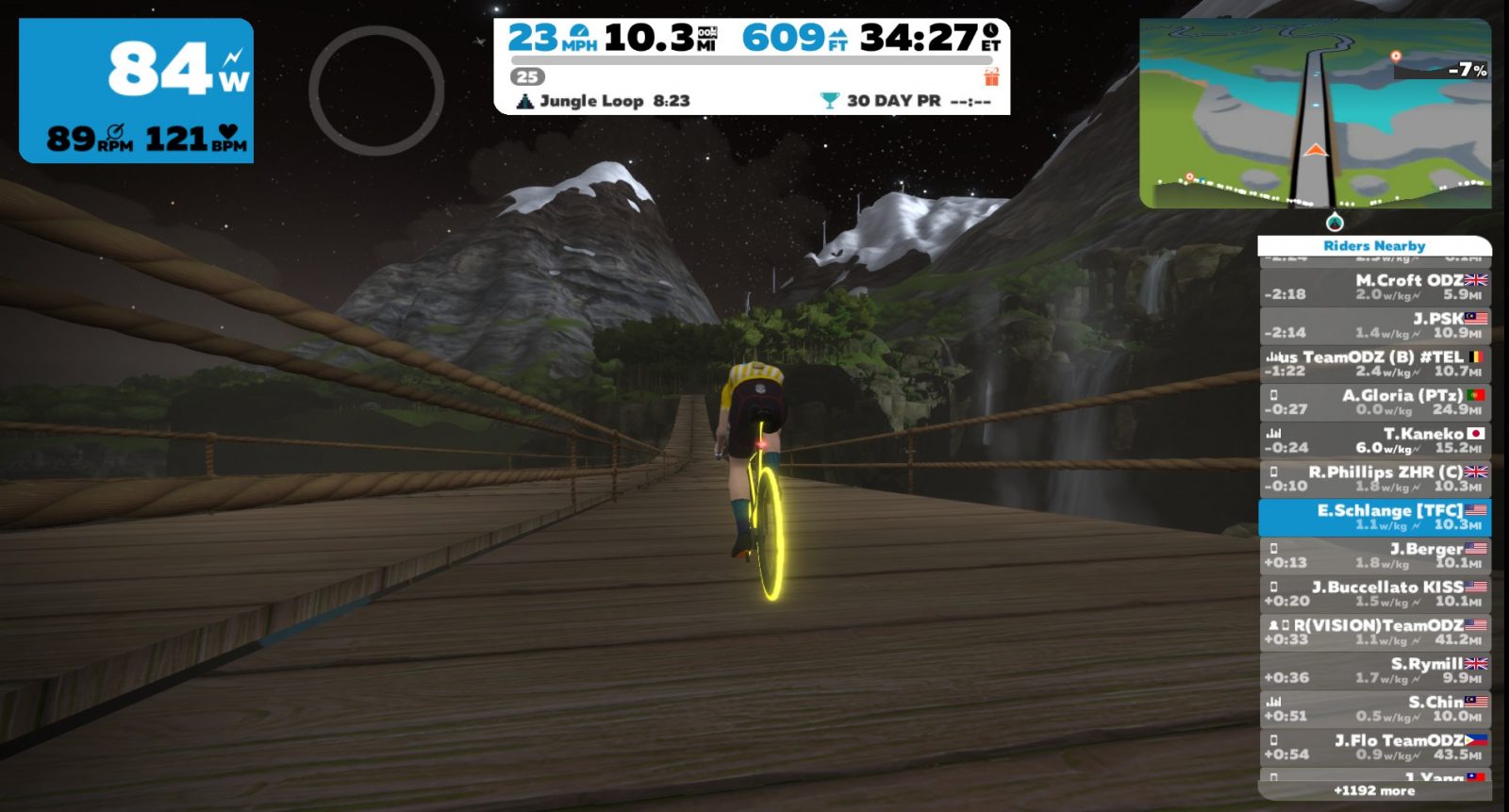
Task: Select the TeamODZ (B) #TEL rider row
Action: point(1374,363)
